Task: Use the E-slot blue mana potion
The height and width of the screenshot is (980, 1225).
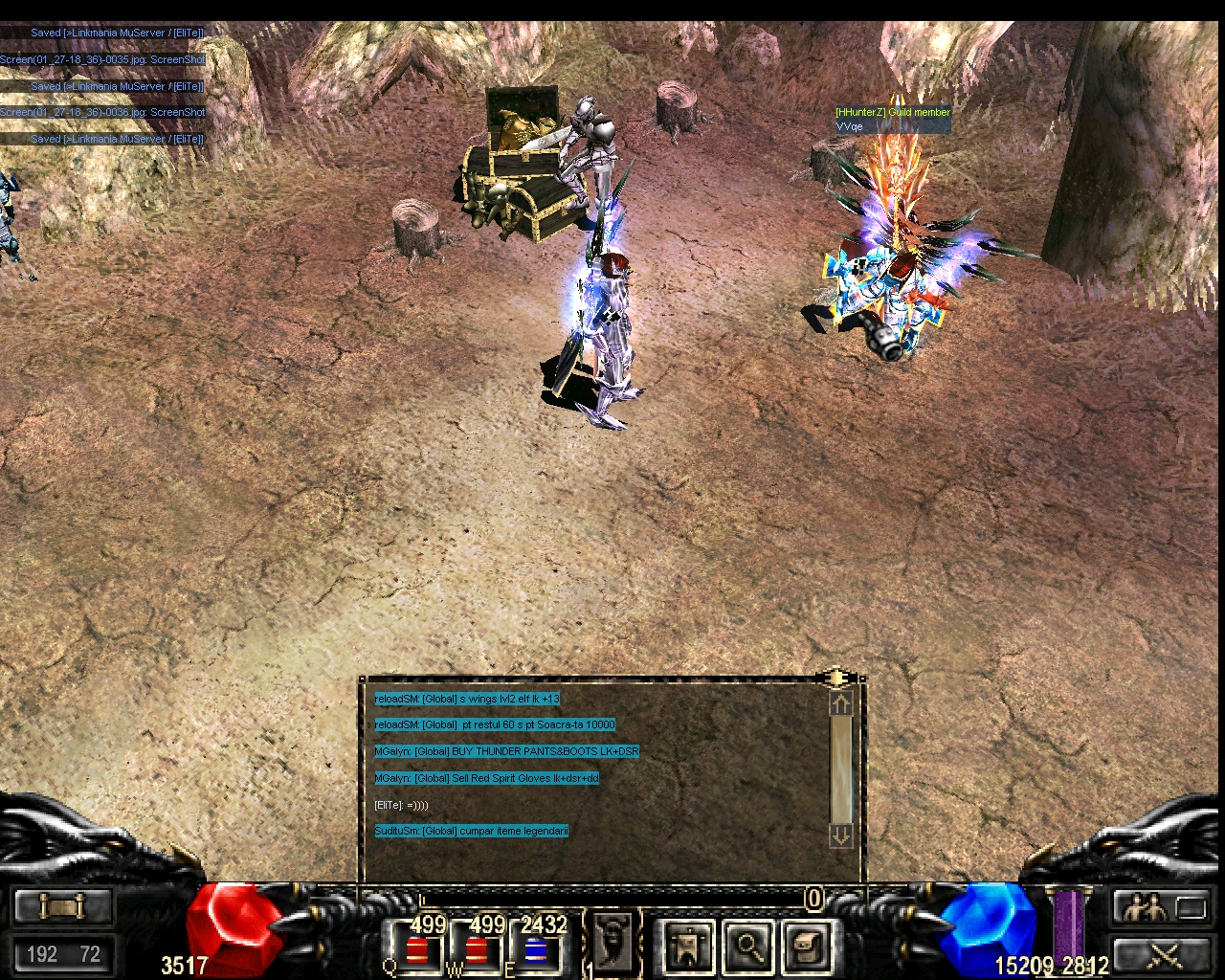Action: [537, 949]
